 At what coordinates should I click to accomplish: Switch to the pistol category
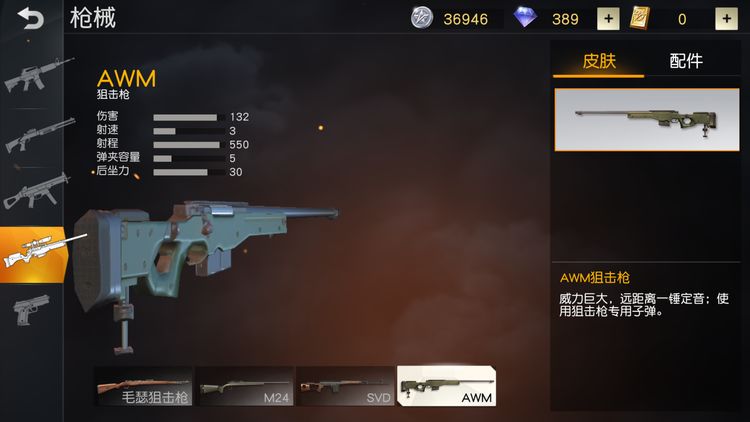pyautogui.click(x=28, y=308)
